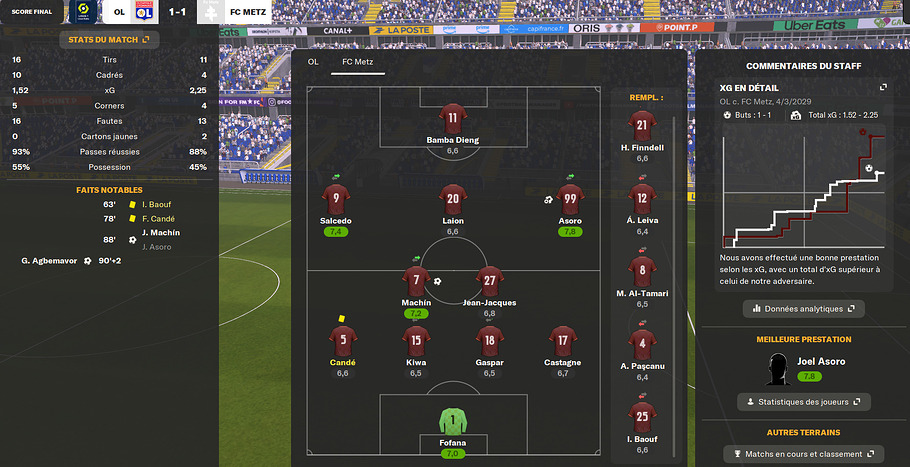The image size is (910, 467).
Task: Expand the xG en détail graph
Action: 883,87
